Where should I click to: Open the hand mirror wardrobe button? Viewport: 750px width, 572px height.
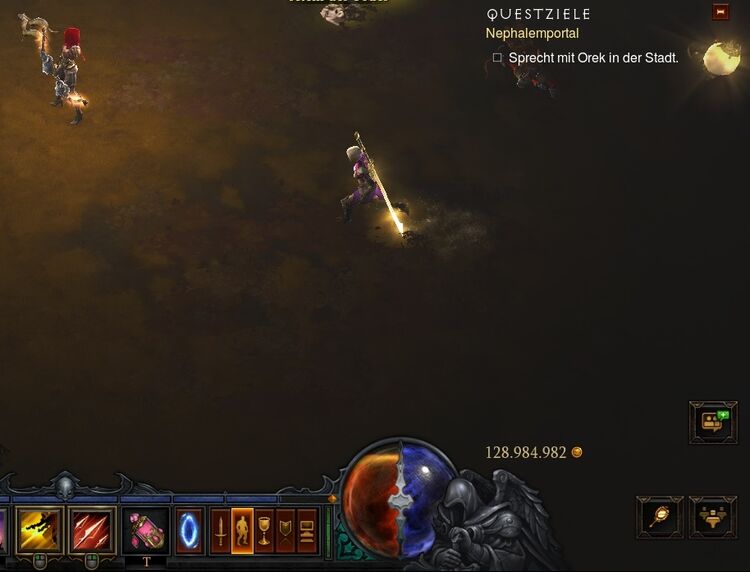coord(660,517)
